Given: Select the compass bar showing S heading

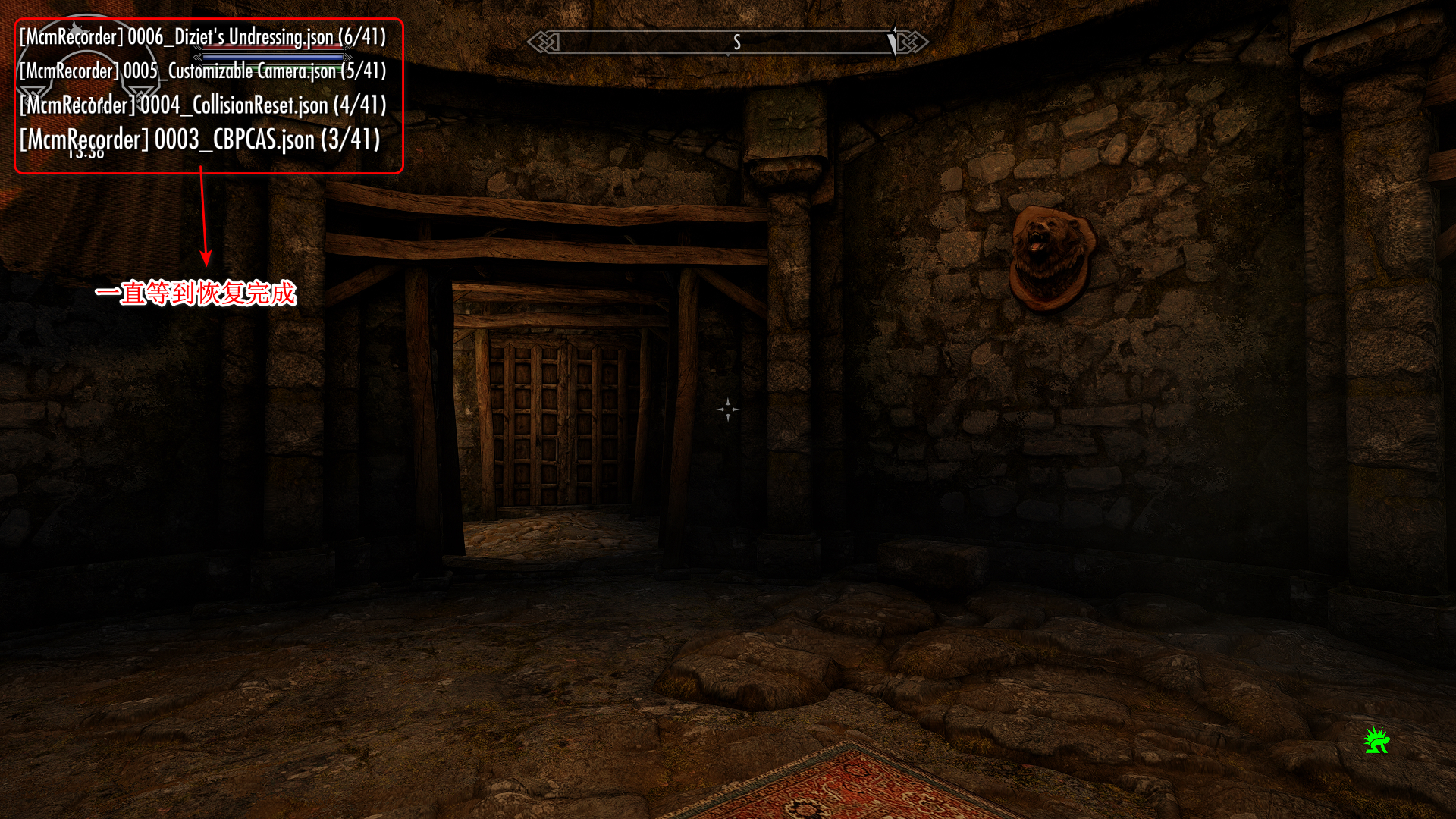Looking at the screenshot, I should tap(727, 42).
